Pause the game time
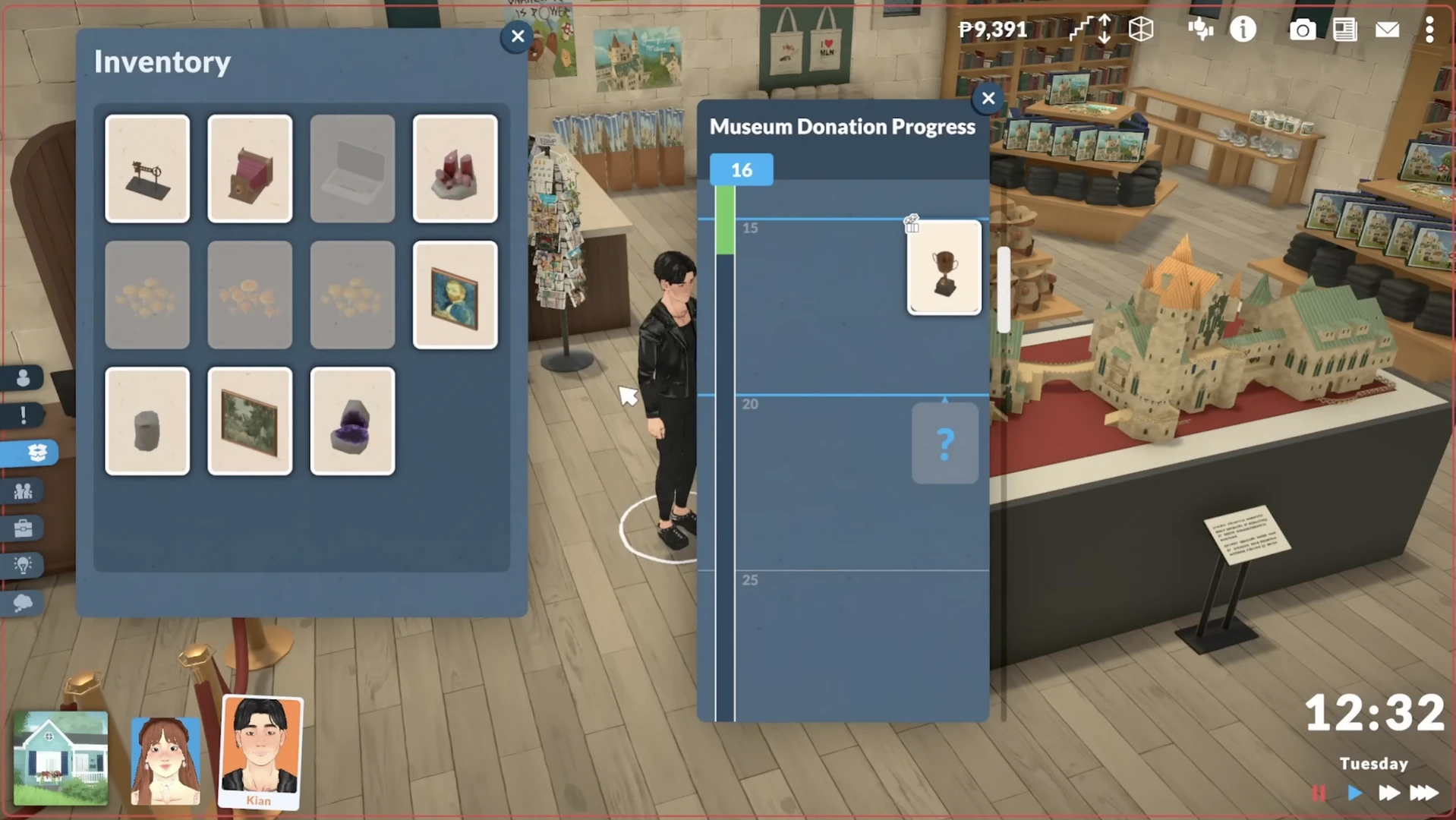This screenshot has width=1456, height=820. pos(1319,793)
